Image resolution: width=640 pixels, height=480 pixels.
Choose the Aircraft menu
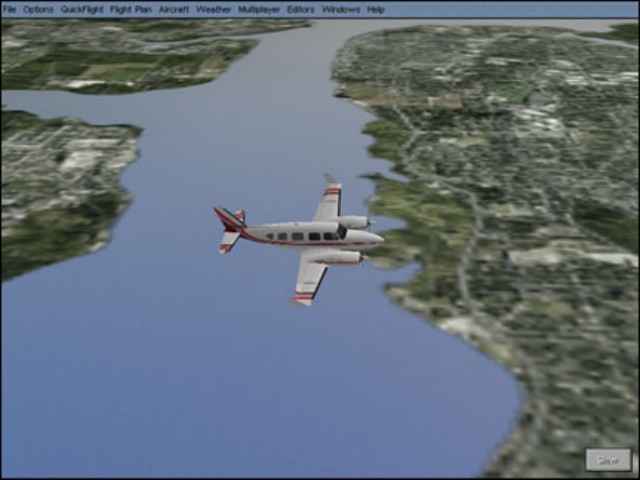[174, 9]
